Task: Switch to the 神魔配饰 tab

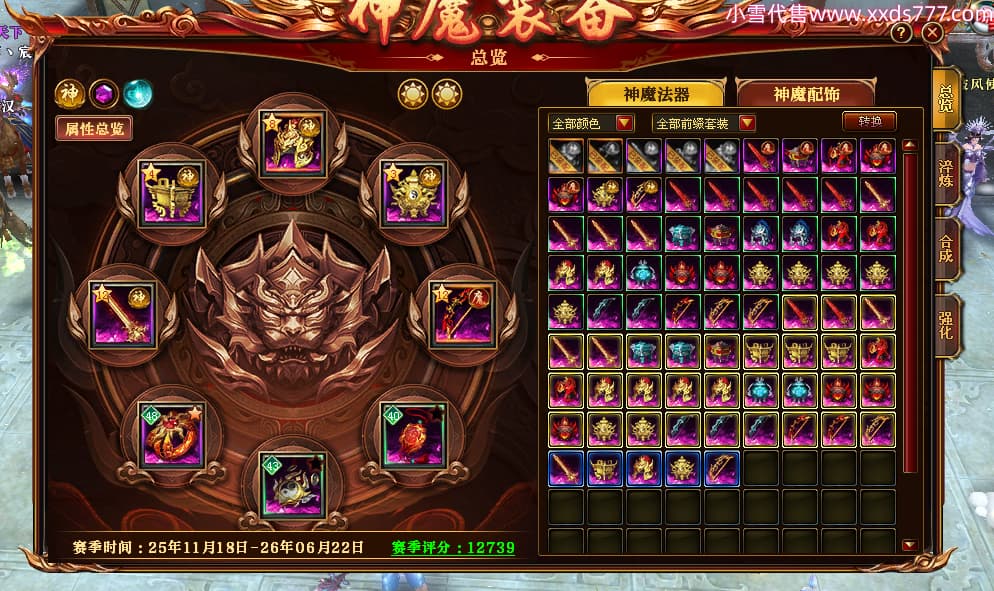Action: click(x=806, y=94)
